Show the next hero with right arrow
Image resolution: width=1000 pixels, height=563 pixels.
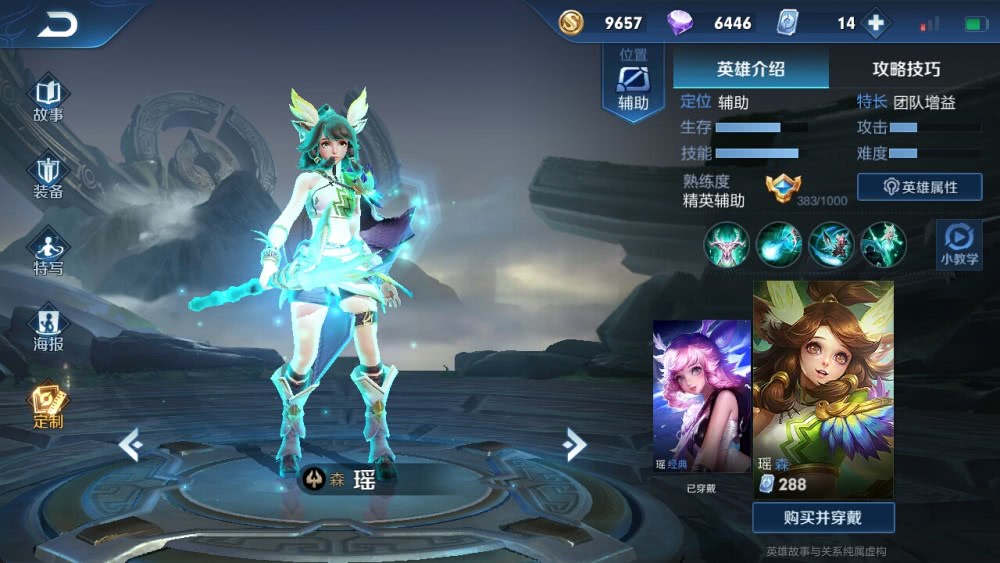click(x=574, y=444)
